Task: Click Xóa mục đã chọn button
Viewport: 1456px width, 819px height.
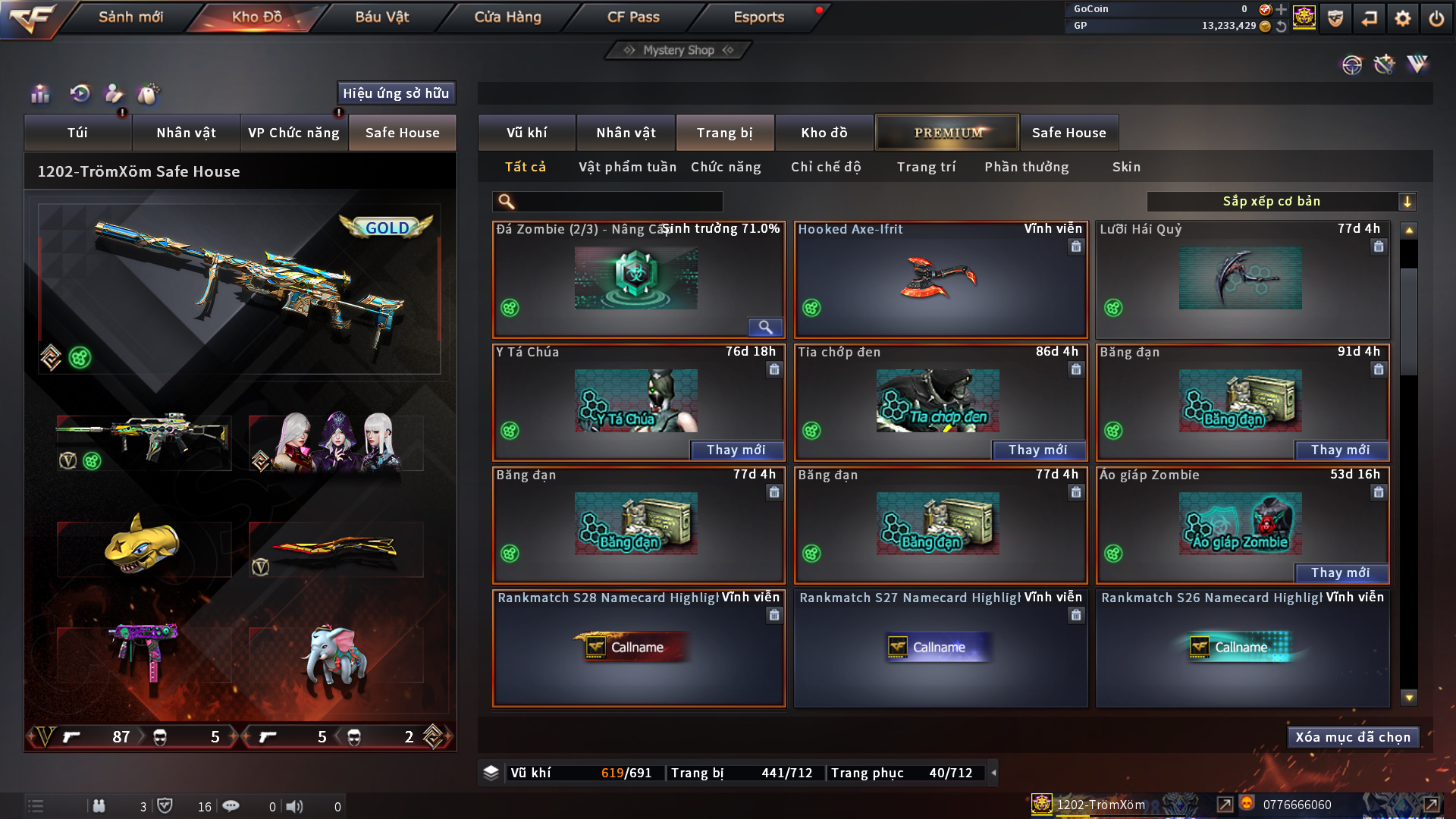Action: point(1353,737)
